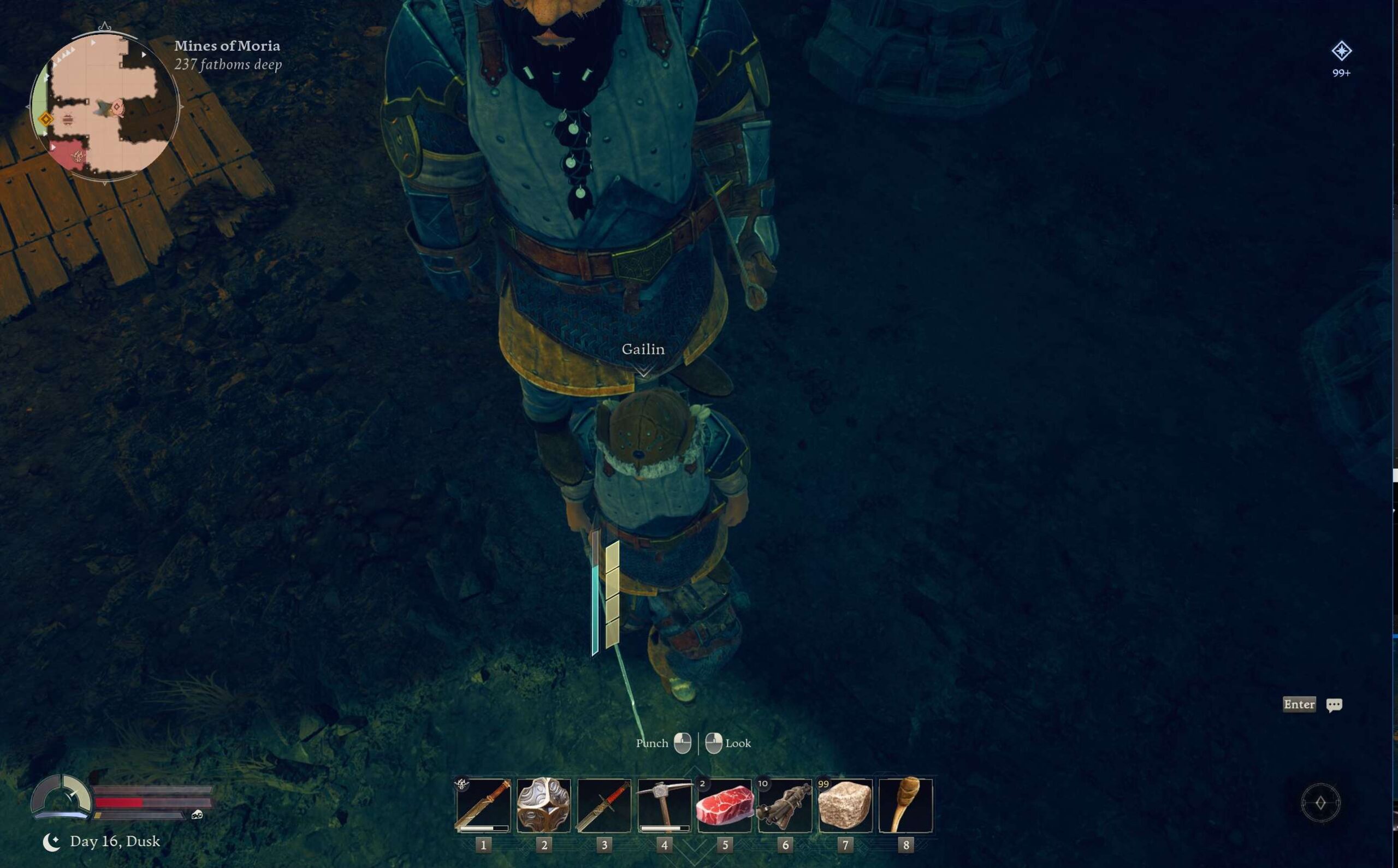Select the great sword in hotbar slot 1
The width and height of the screenshot is (1398, 868).
(x=483, y=805)
